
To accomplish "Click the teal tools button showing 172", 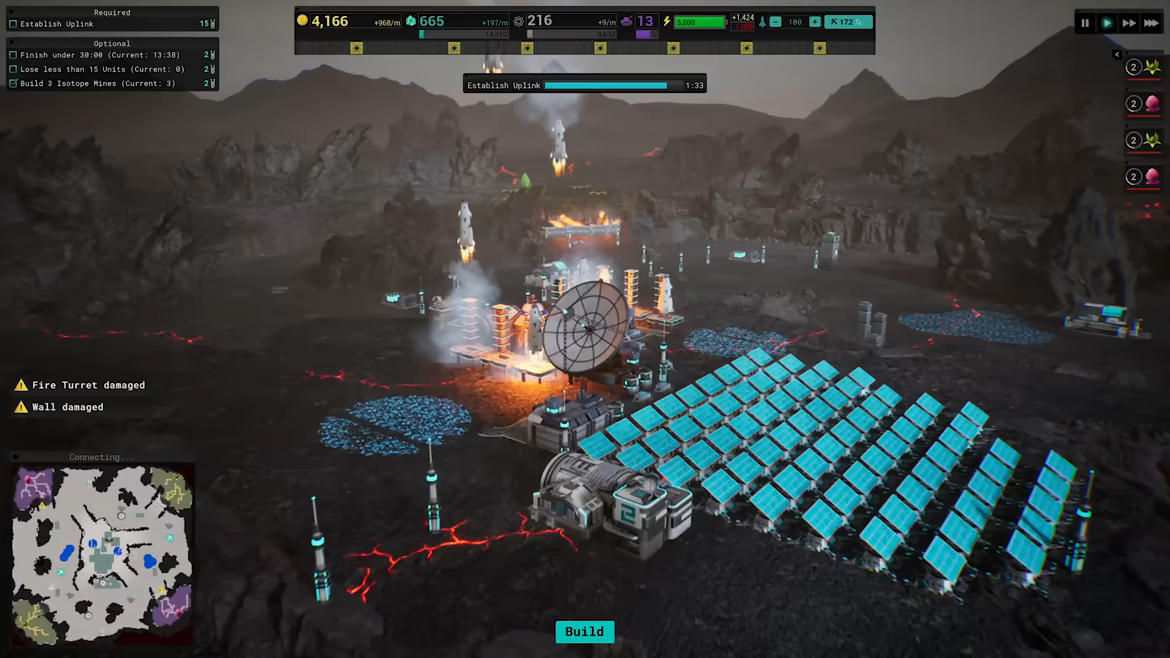I will tap(848, 22).
